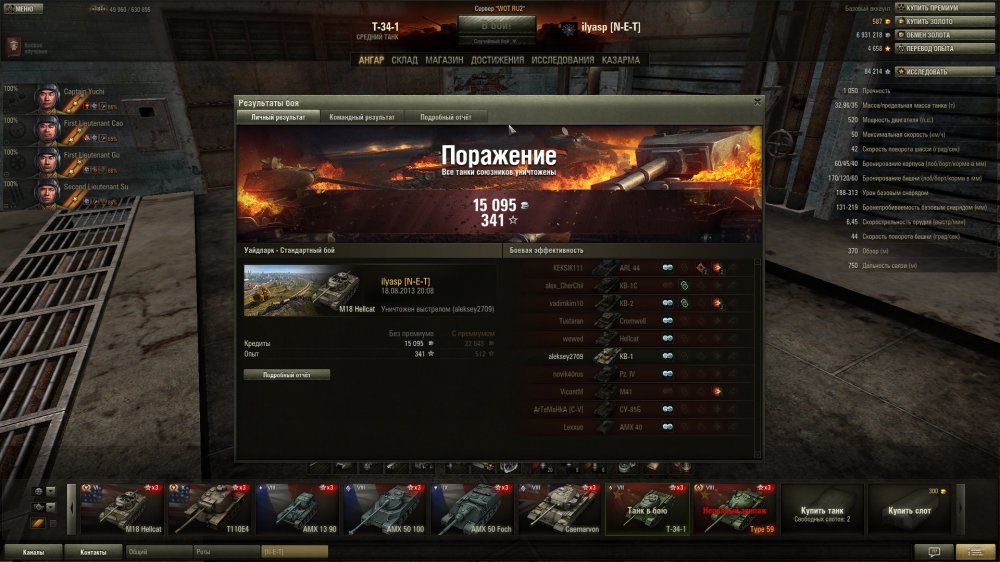Click the ПЕРЕВОД ОПЫТА button
Viewport: 1000px width, 562px height.
pos(934,47)
